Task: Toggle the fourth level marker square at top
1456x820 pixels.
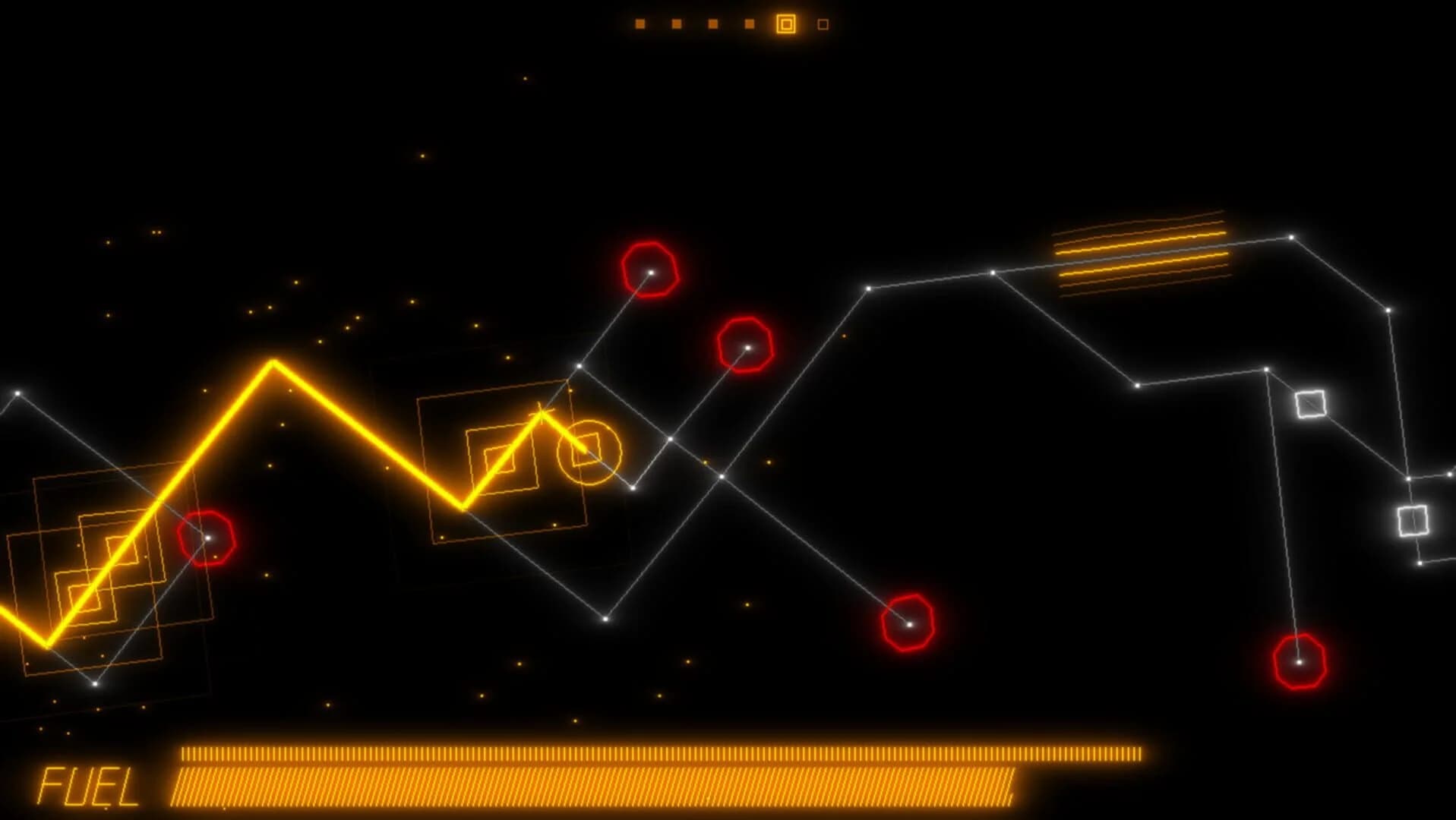Action: click(748, 24)
